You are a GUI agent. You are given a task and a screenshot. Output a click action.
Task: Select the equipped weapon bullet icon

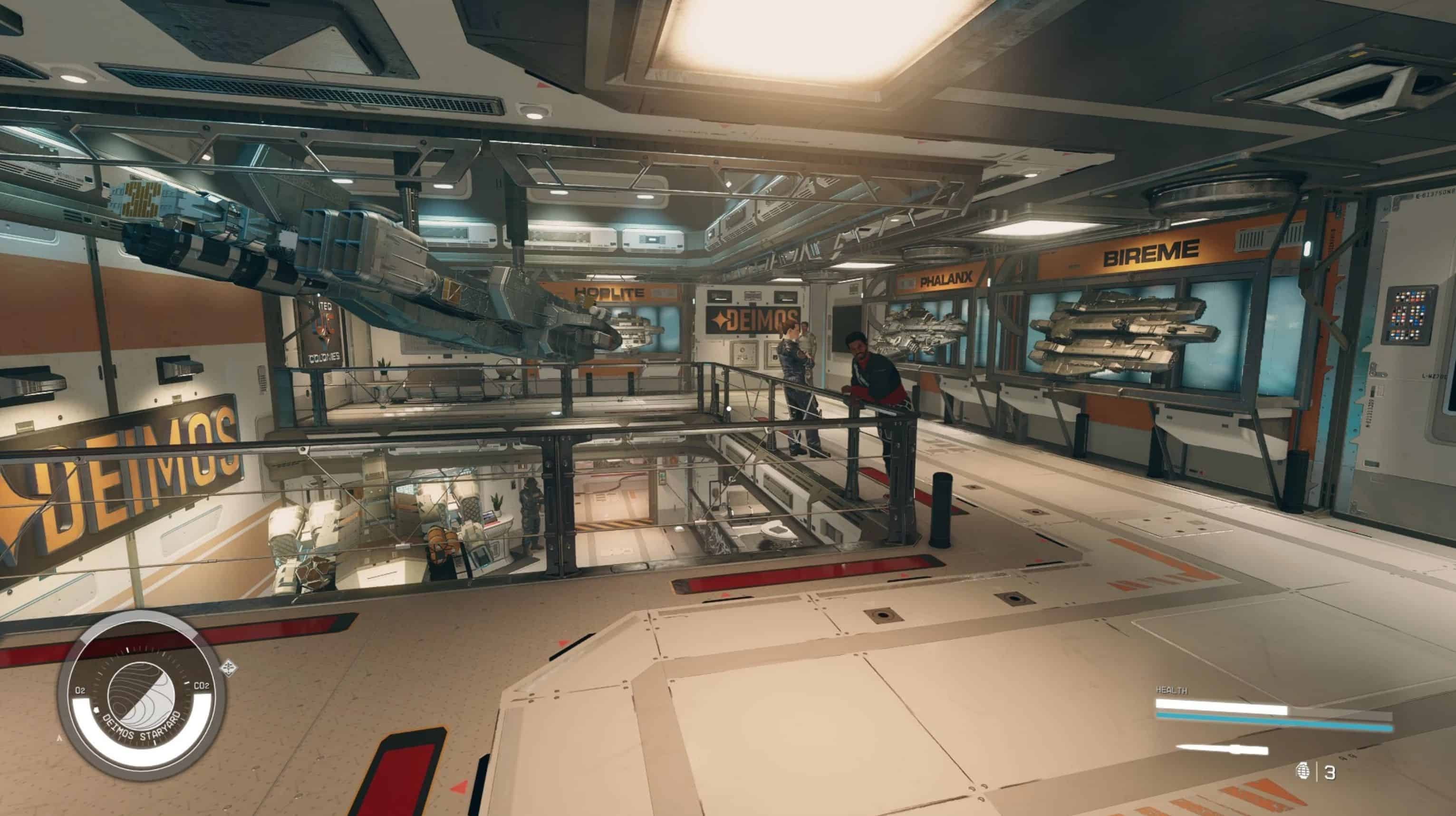click(x=1222, y=750)
